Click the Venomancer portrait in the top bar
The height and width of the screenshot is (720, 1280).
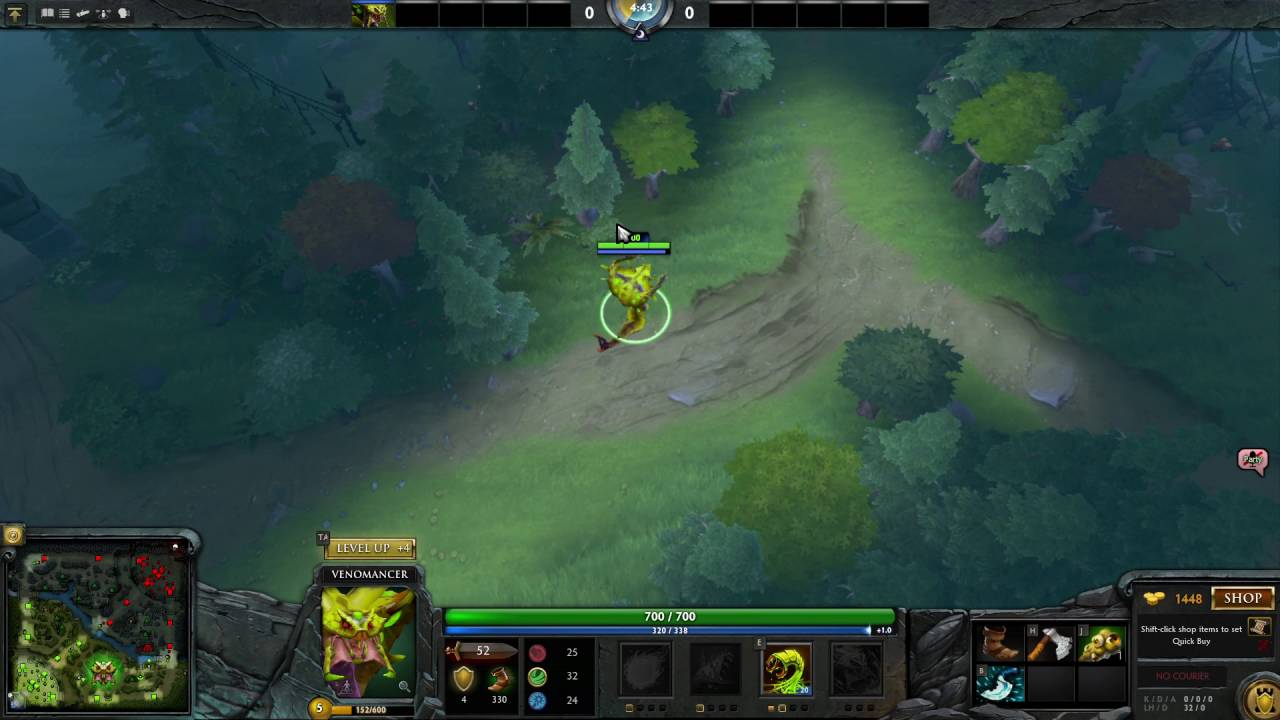pyautogui.click(x=371, y=13)
